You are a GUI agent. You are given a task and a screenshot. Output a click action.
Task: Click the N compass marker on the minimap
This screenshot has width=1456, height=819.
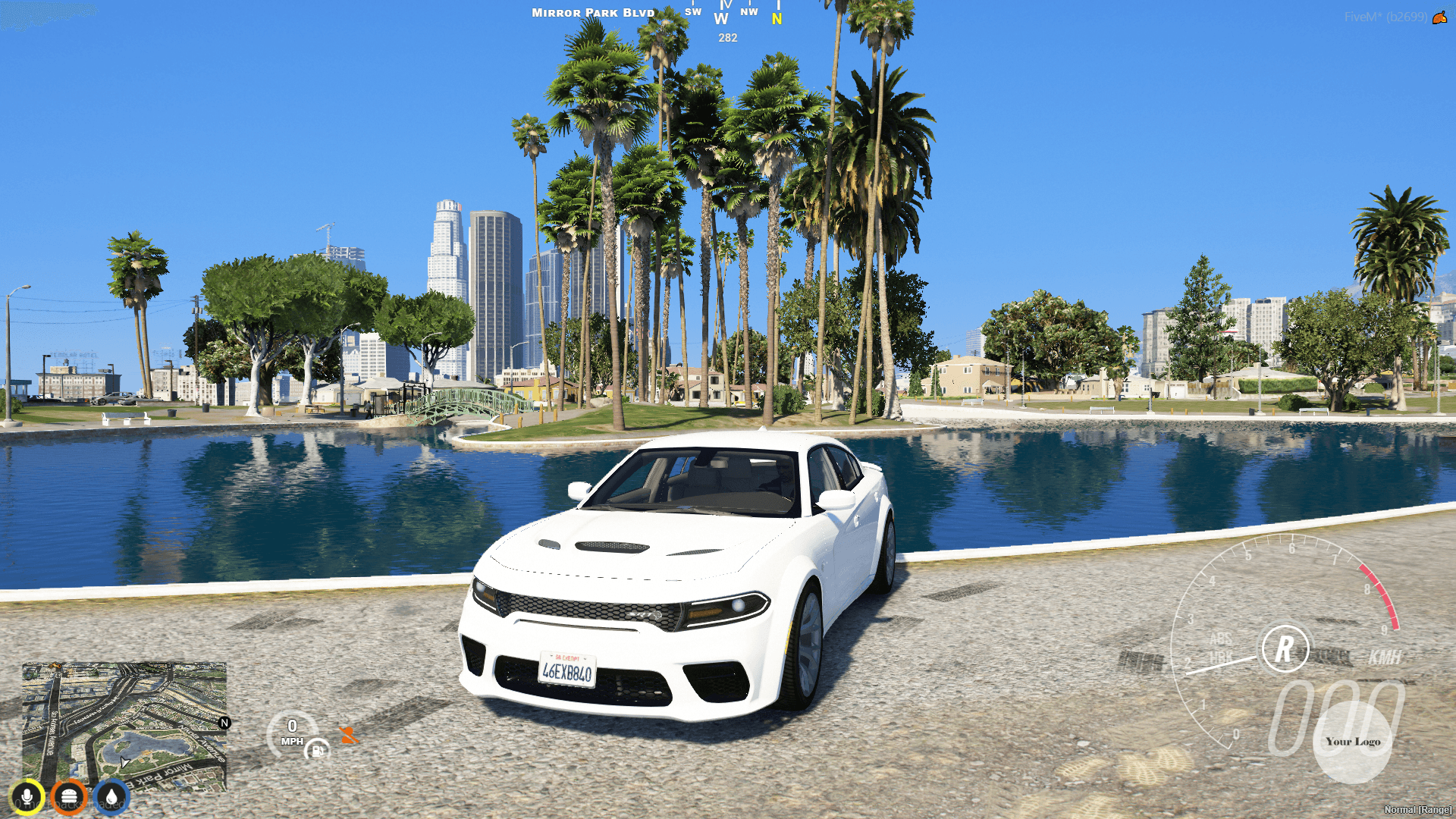coord(224,723)
